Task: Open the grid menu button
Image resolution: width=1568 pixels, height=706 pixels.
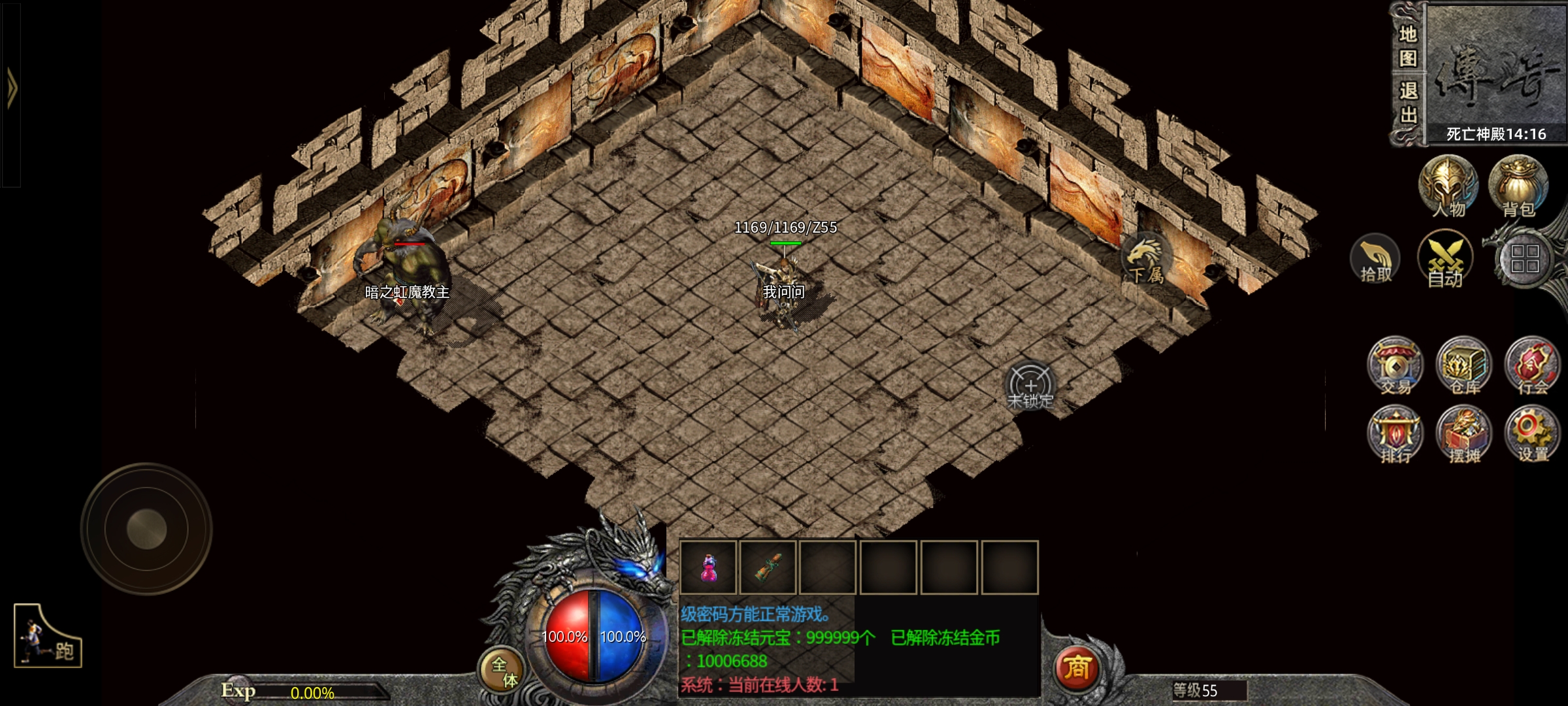Action: tap(1524, 259)
